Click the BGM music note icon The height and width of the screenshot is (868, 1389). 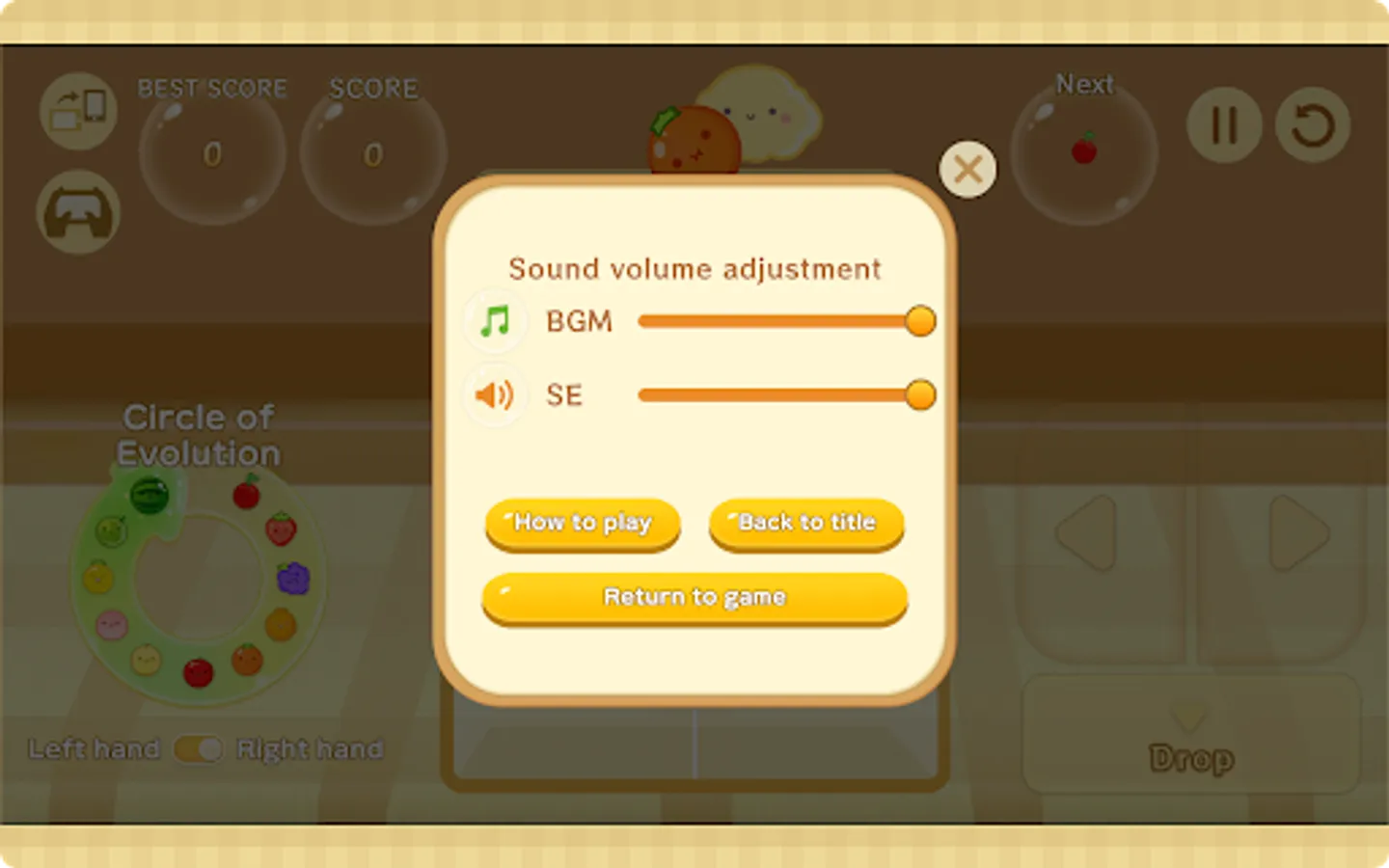[495, 321]
